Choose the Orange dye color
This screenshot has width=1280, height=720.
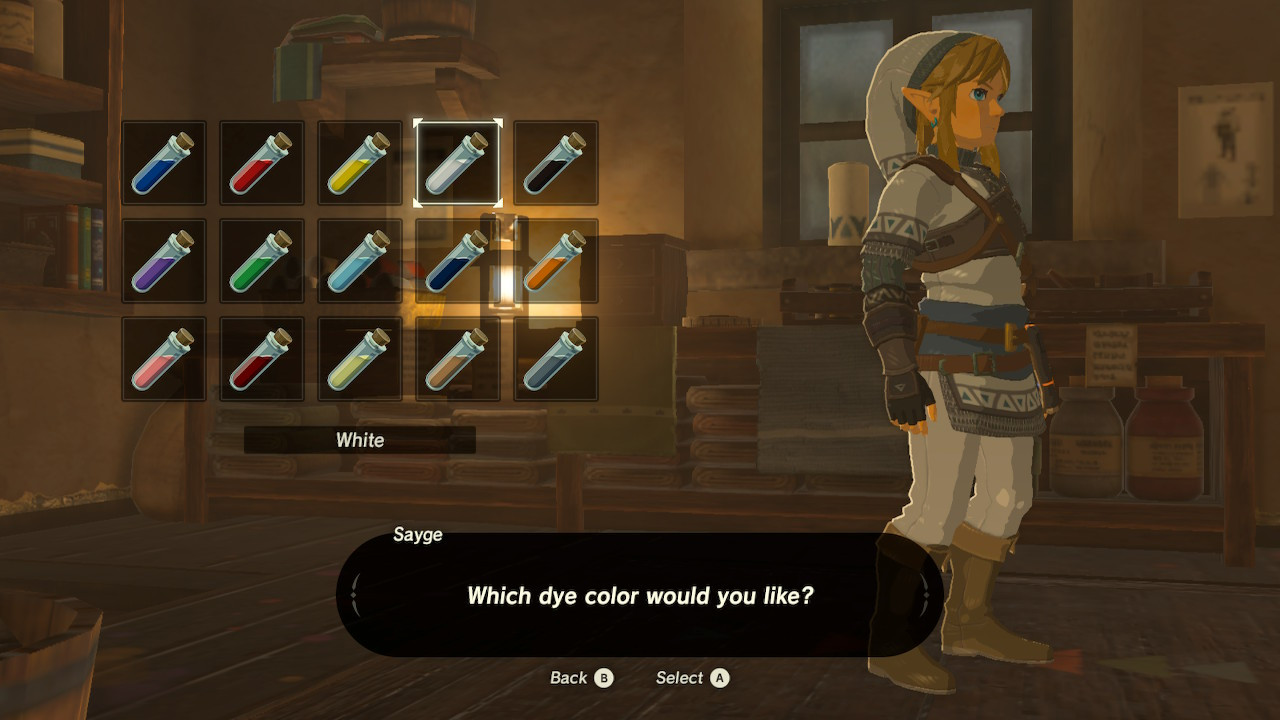tap(555, 262)
